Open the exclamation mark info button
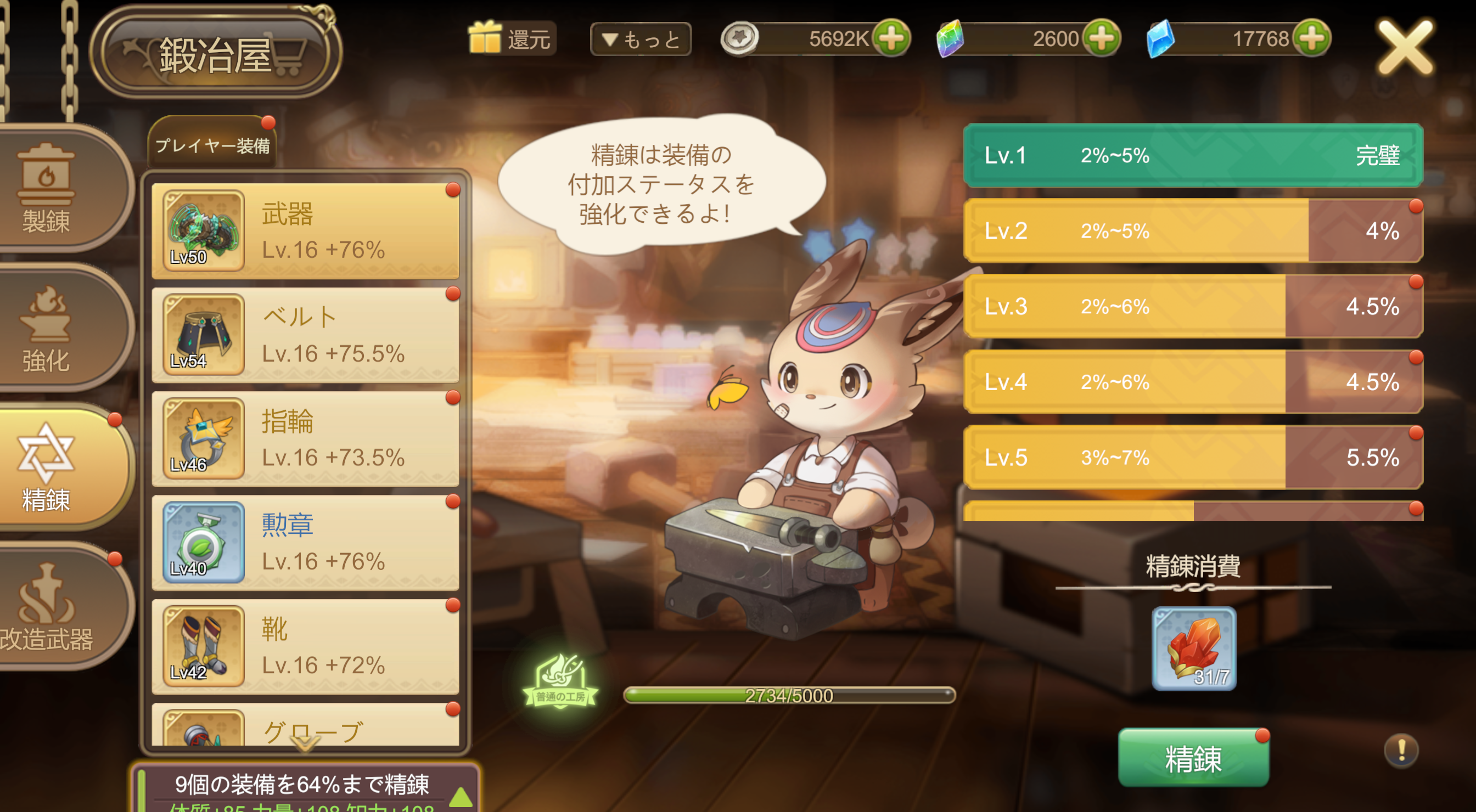1476x812 pixels. (1400, 749)
